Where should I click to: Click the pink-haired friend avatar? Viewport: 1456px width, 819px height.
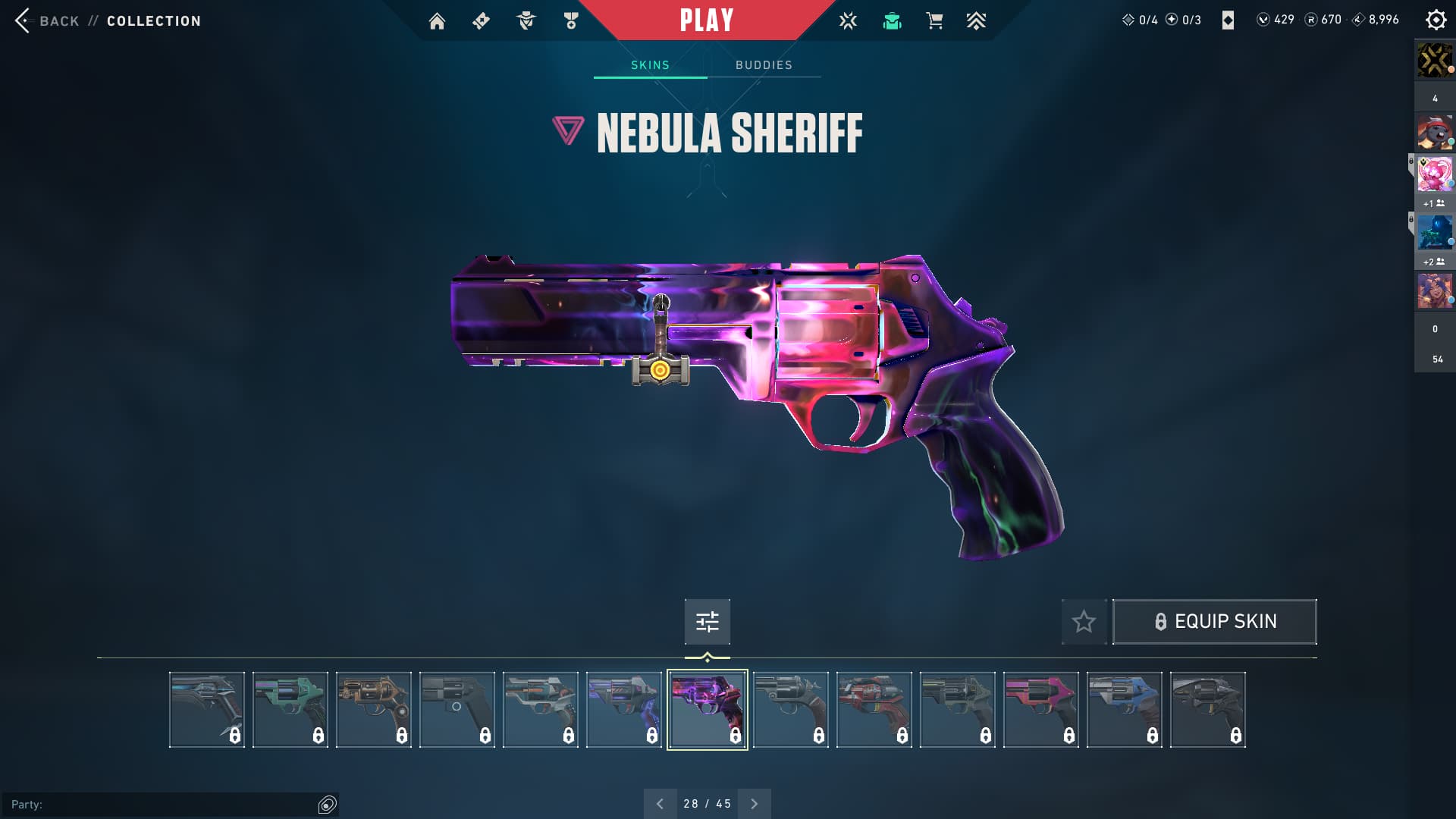[1434, 174]
